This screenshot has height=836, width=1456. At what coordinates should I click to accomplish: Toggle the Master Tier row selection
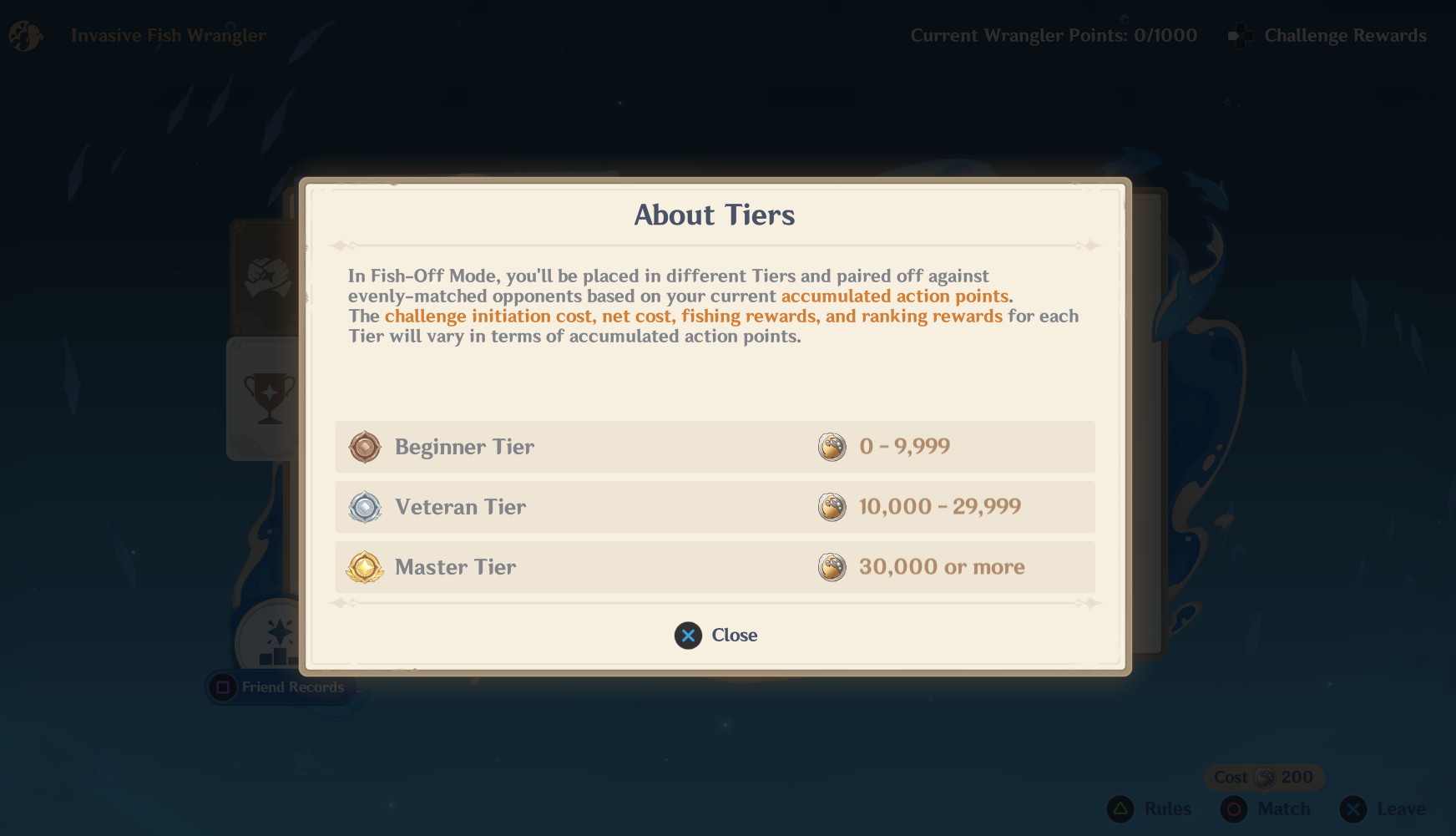coord(715,567)
